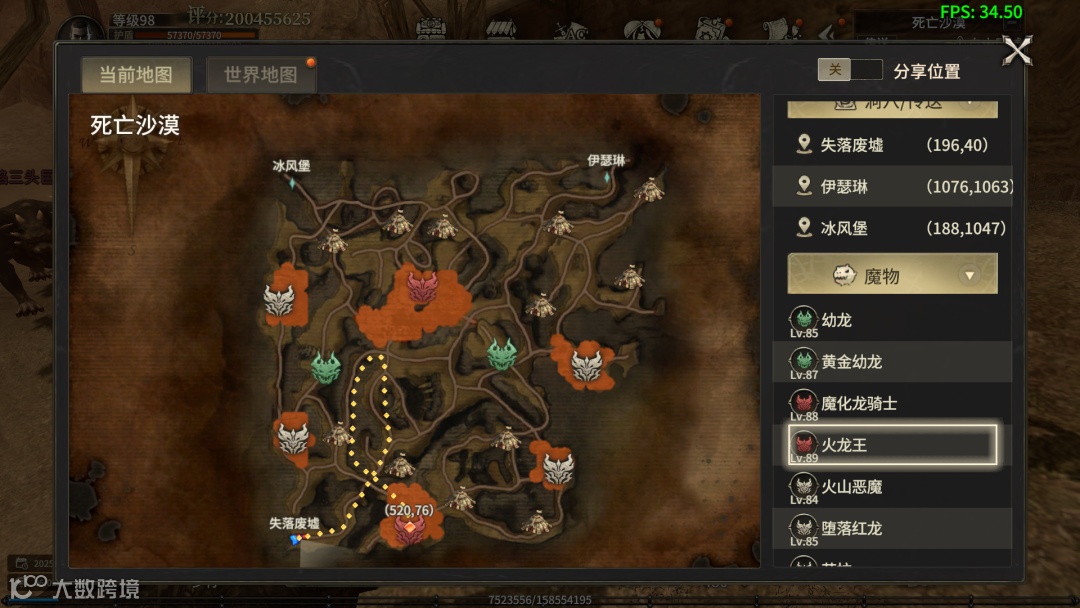The width and height of the screenshot is (1080, 608).
Task: Close the map window
Action: tap(1017, 50)
